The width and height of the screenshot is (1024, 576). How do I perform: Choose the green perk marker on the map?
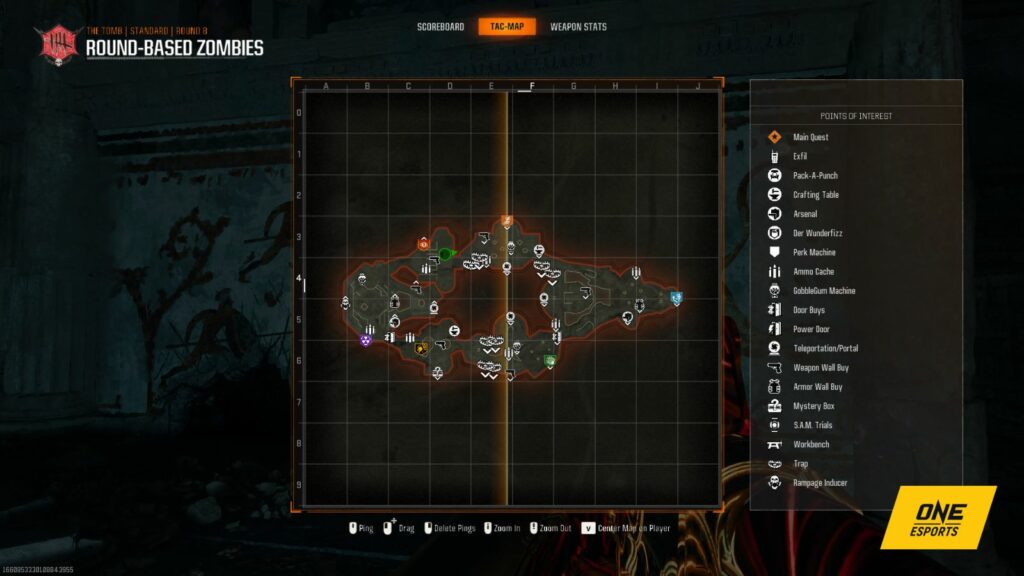click(549, 361)
